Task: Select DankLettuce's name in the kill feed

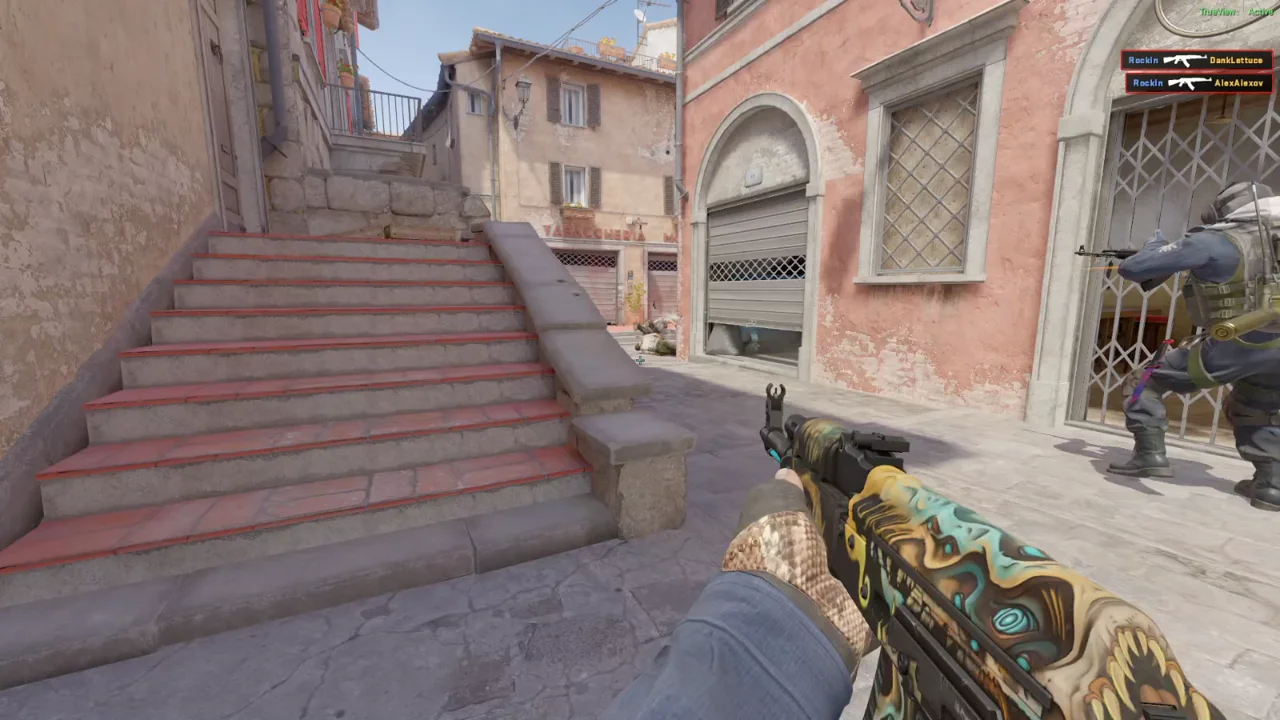Action: [1236, 60]
